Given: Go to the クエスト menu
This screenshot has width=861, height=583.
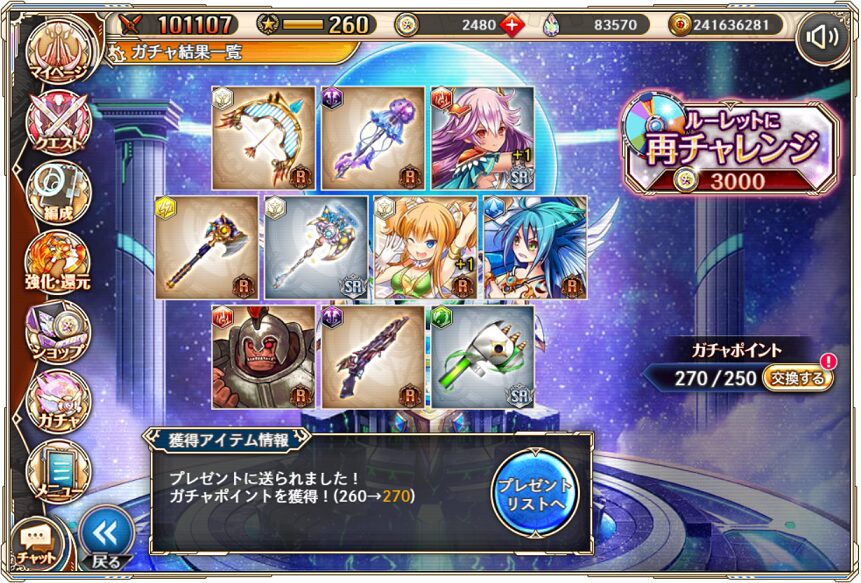Looking at the screenshot, I should click(x=57, y=125).
